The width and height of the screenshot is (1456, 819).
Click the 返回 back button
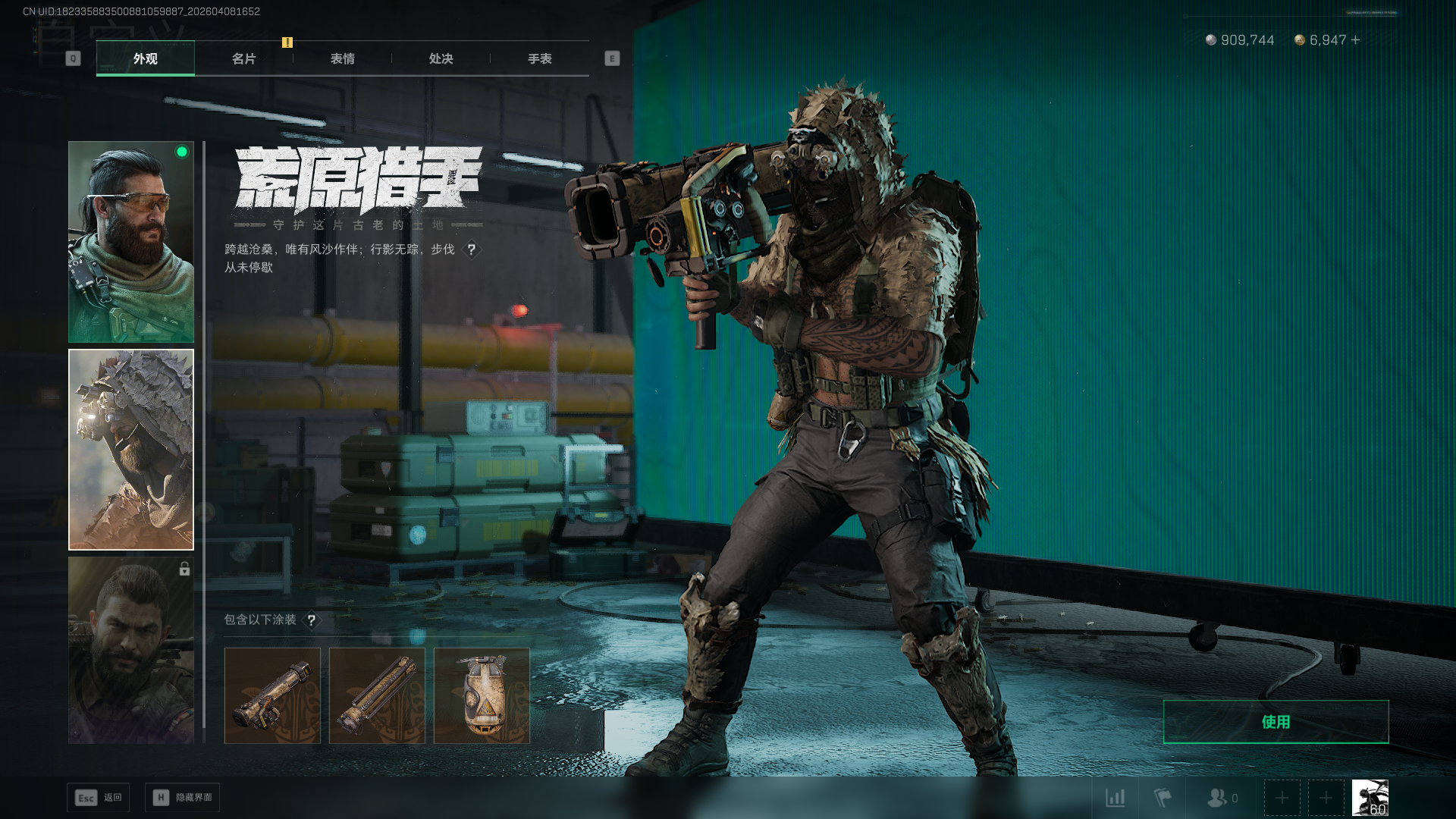(99, 798)
